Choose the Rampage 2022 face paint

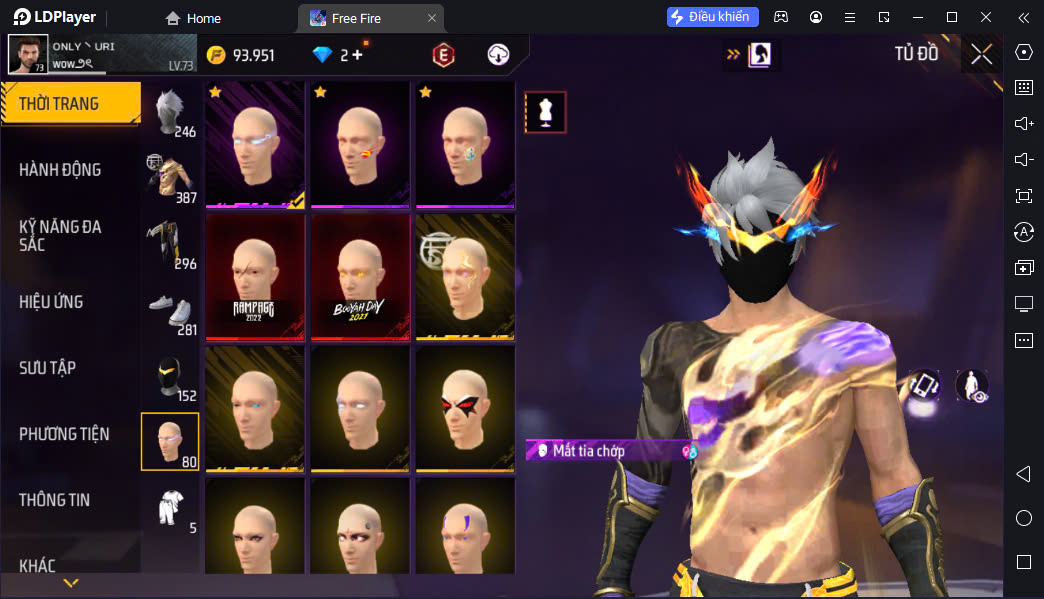255,276
